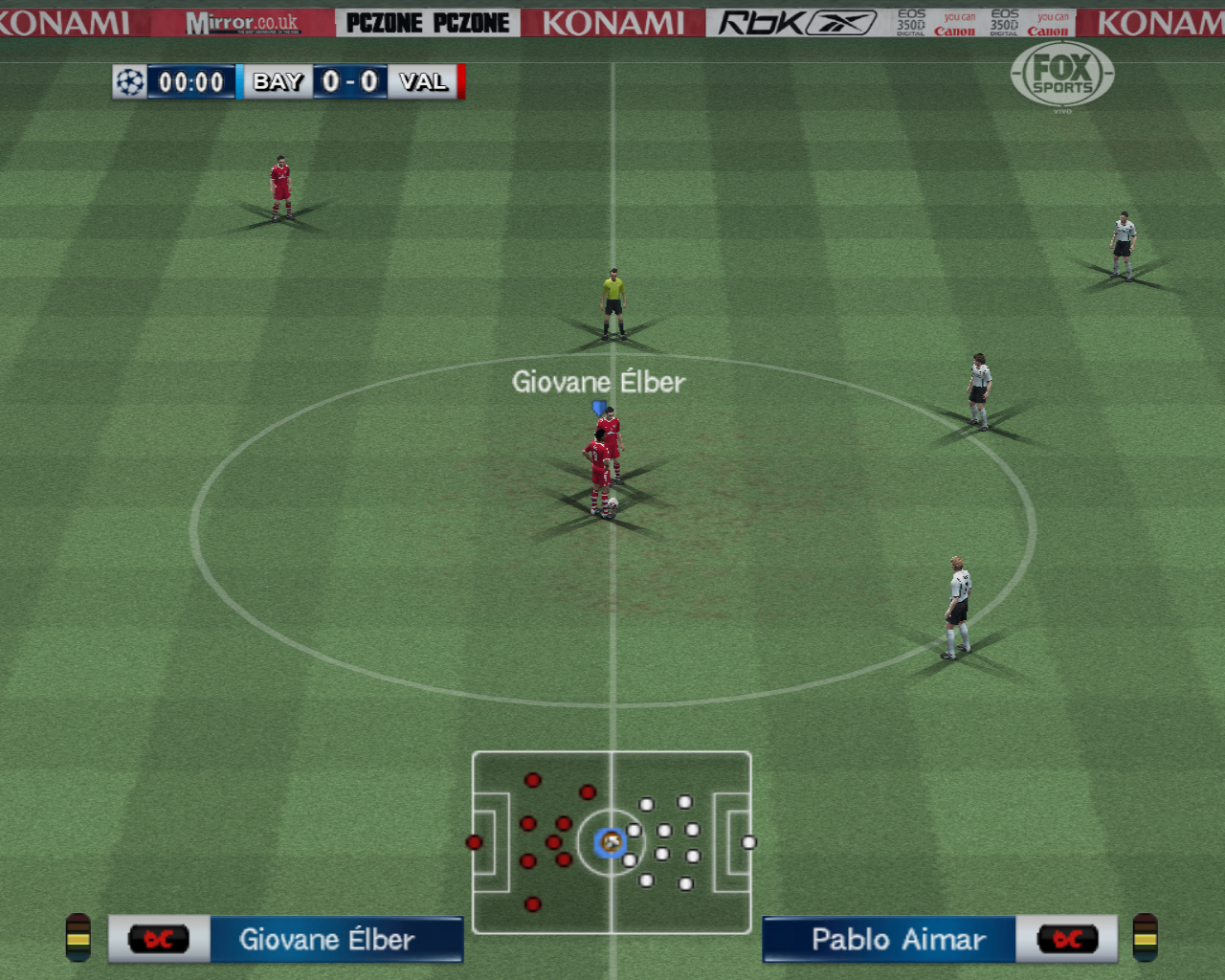1225x980 pixels.
Task: Click the right stamina gauge bar
Action: click(1147, 940)
